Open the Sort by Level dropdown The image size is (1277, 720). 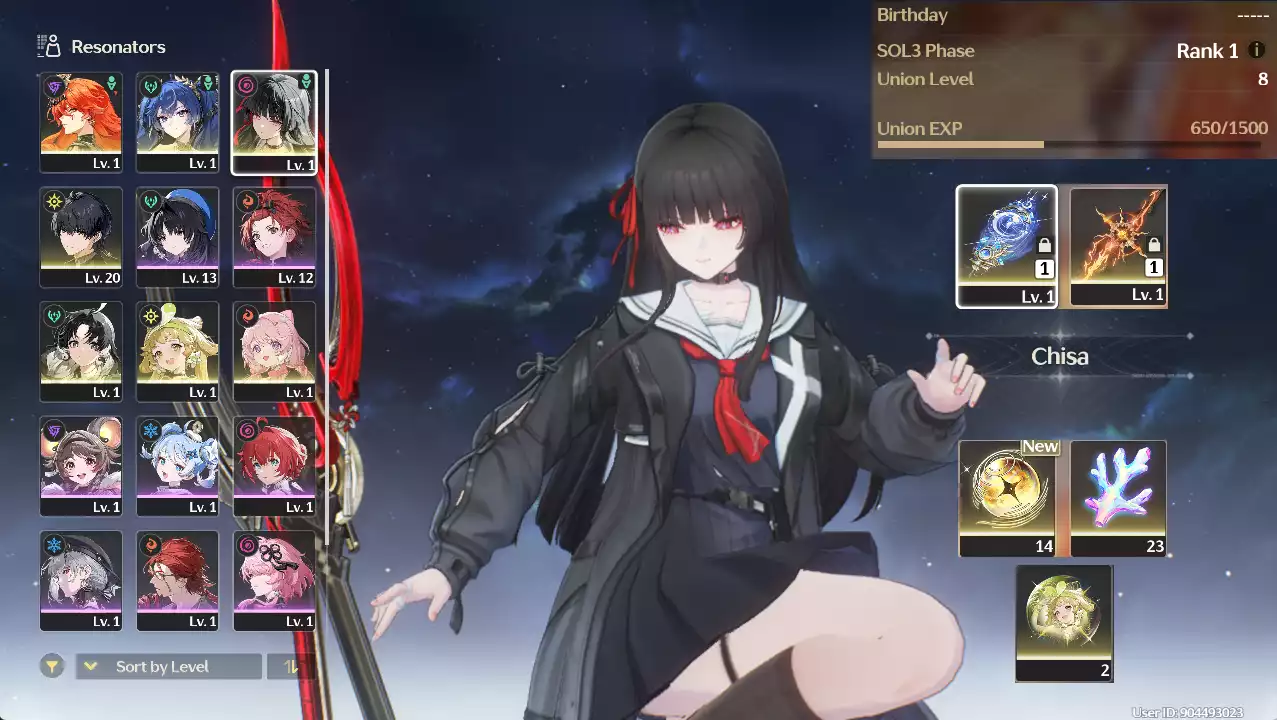click(169, 666)
